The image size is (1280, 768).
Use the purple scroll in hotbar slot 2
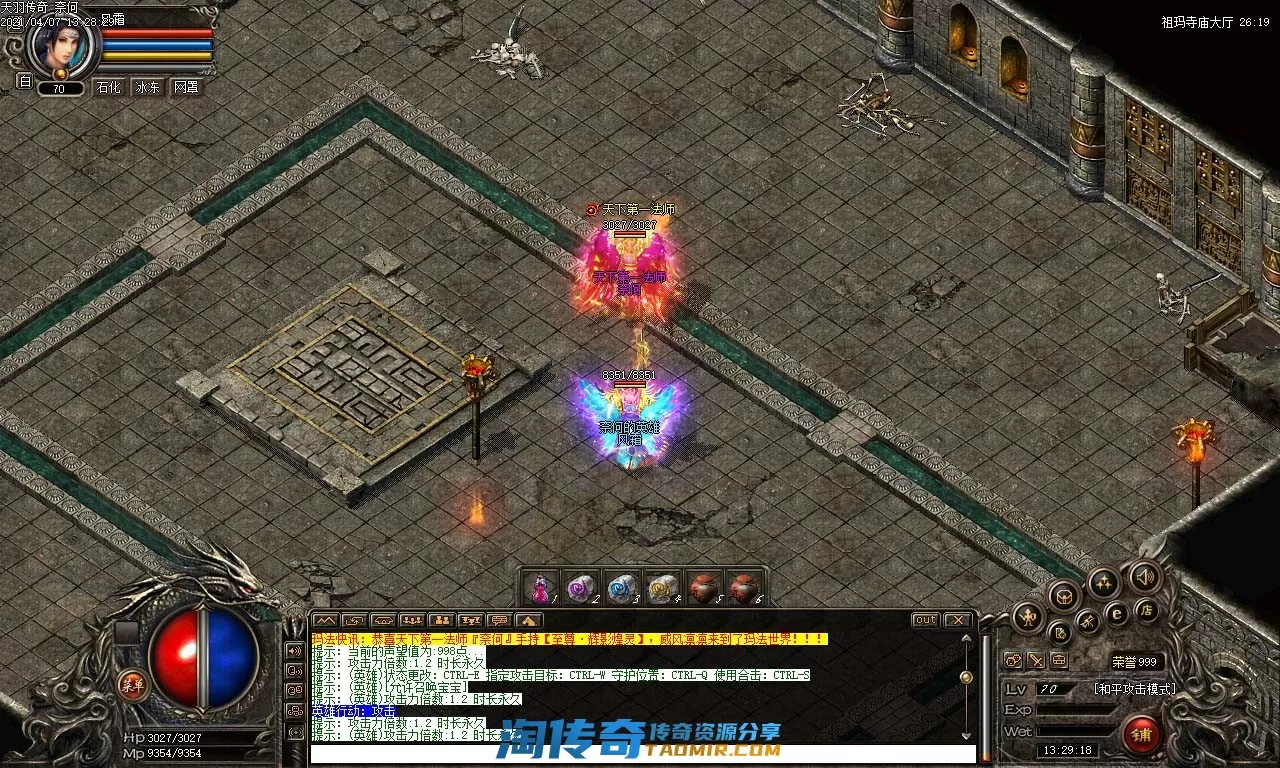581,587
